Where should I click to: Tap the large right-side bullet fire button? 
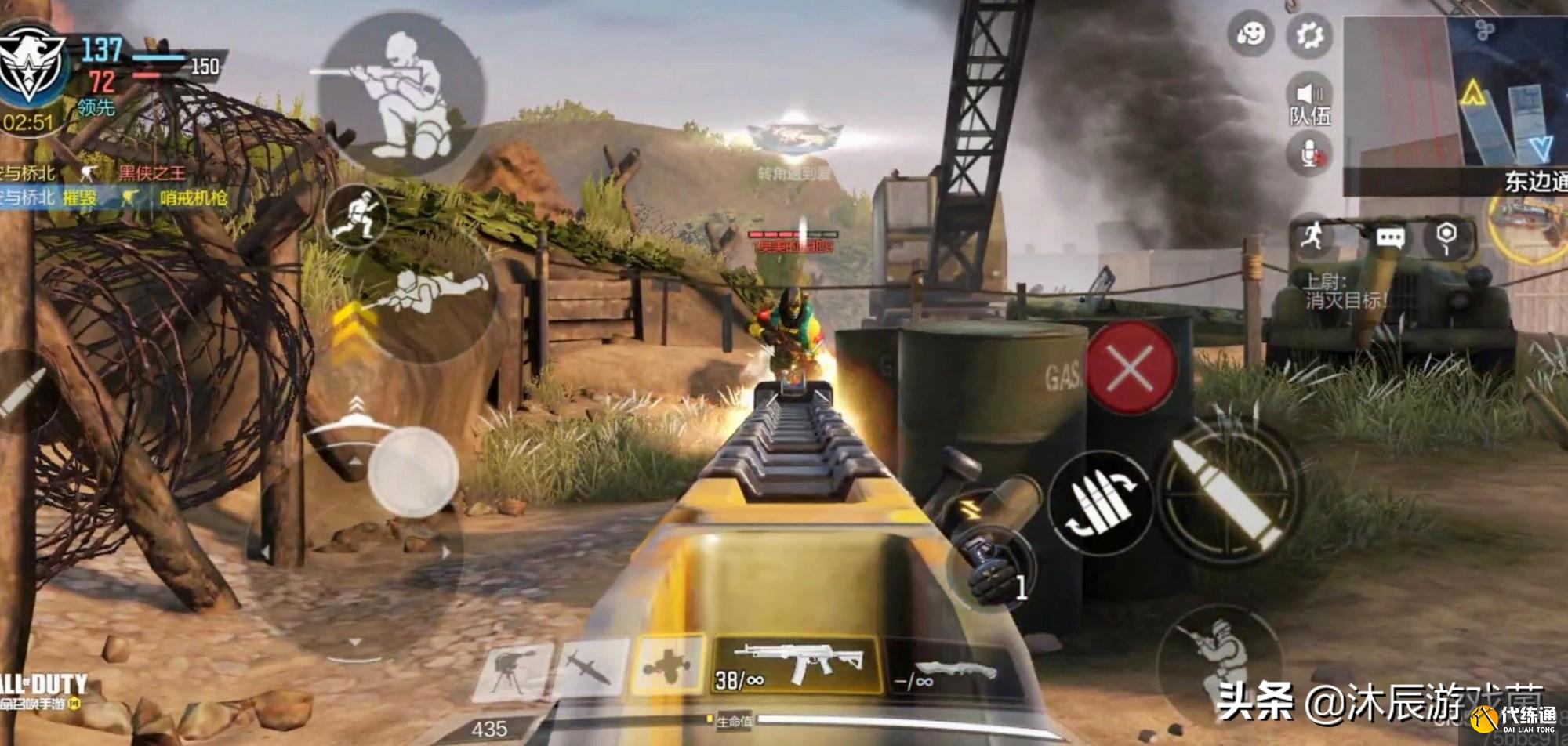click(1230, 494)
